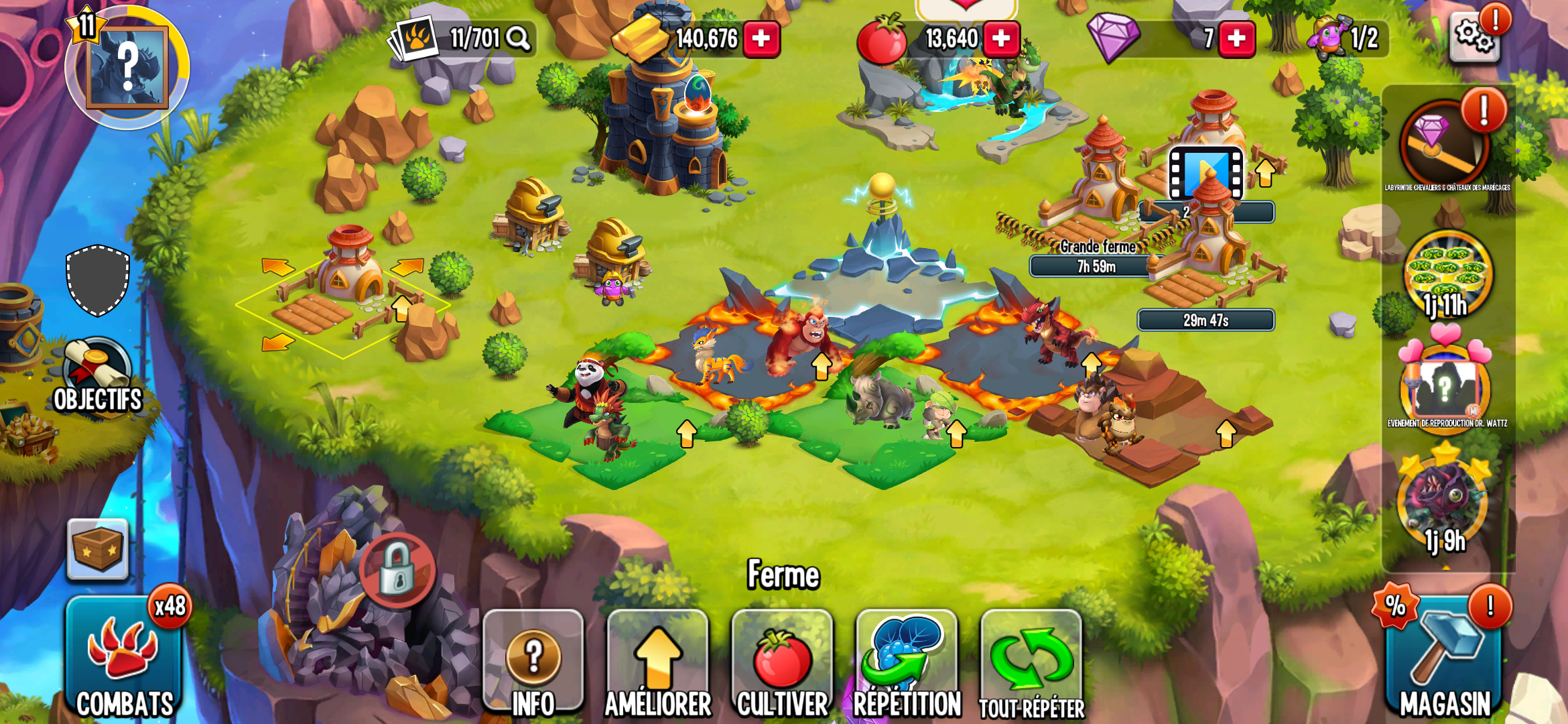Image resolution: width=1568 pixels, height=724 pixels.
Task: Purchase gems with plus button
Action: pos(1236,39)
